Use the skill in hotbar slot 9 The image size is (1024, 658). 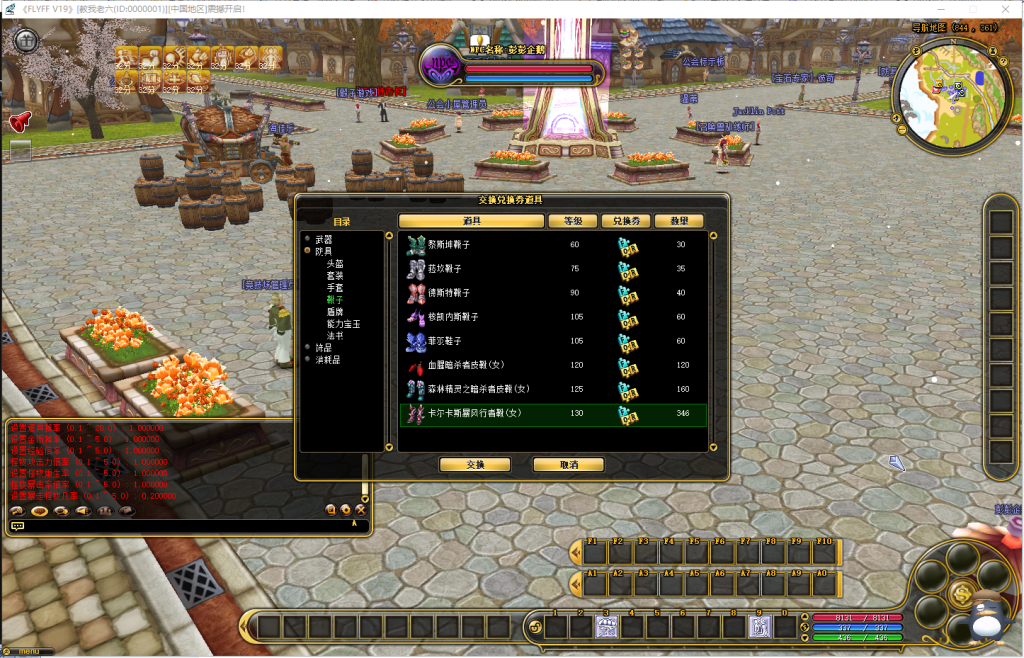pos(761,627)
